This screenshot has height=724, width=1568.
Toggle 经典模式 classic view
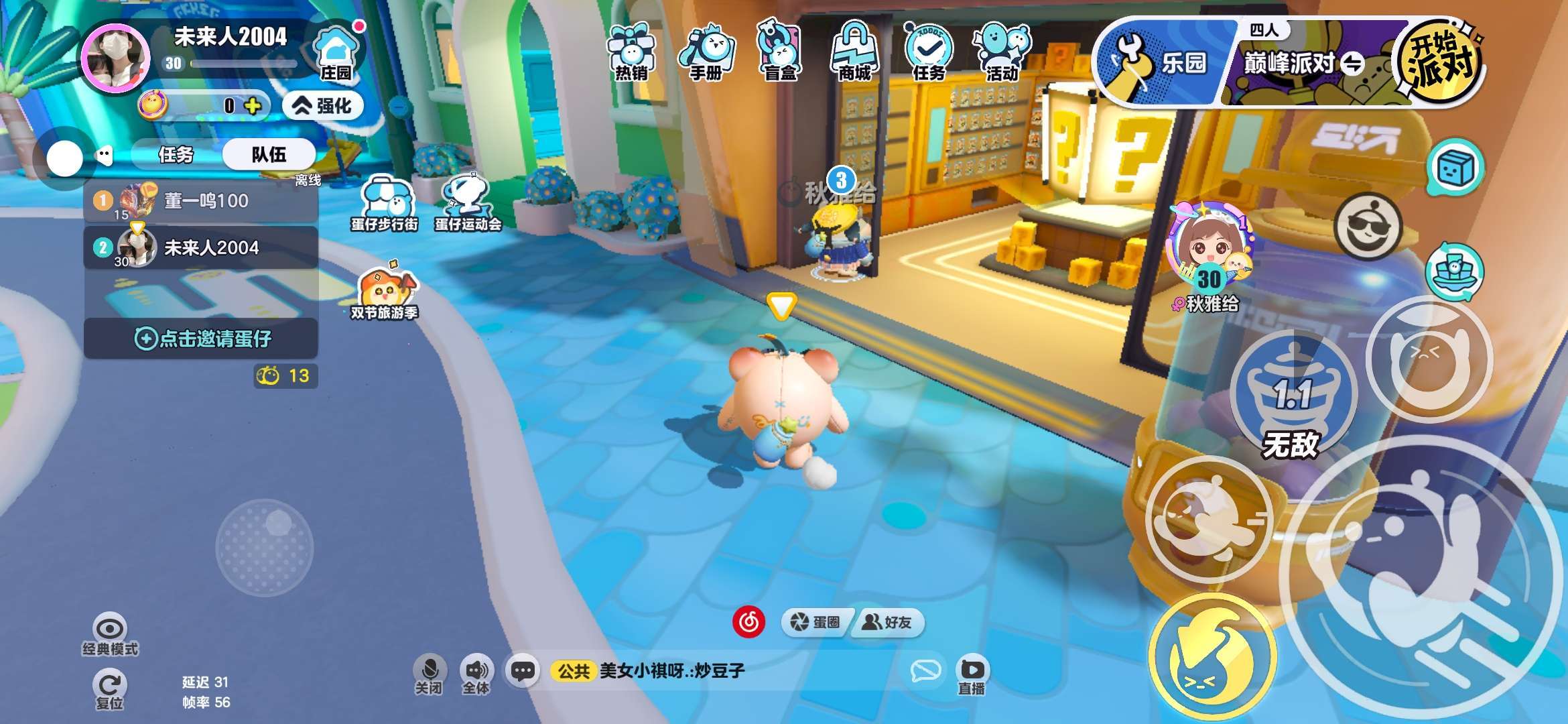tap(110, 634)
